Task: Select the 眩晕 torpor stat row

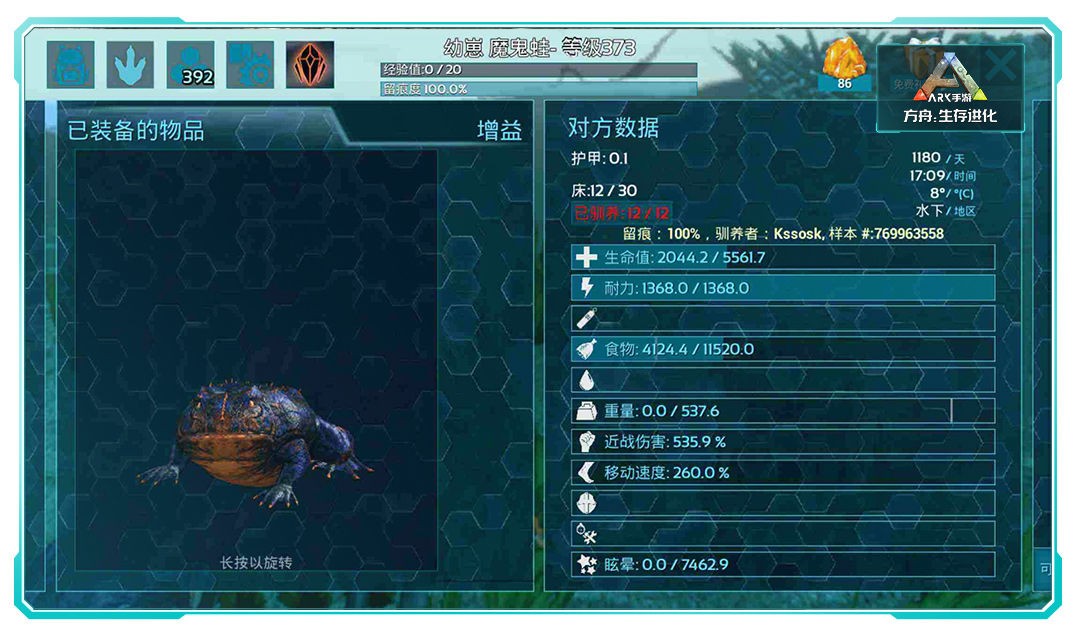Action: click(x=783, y=564)
